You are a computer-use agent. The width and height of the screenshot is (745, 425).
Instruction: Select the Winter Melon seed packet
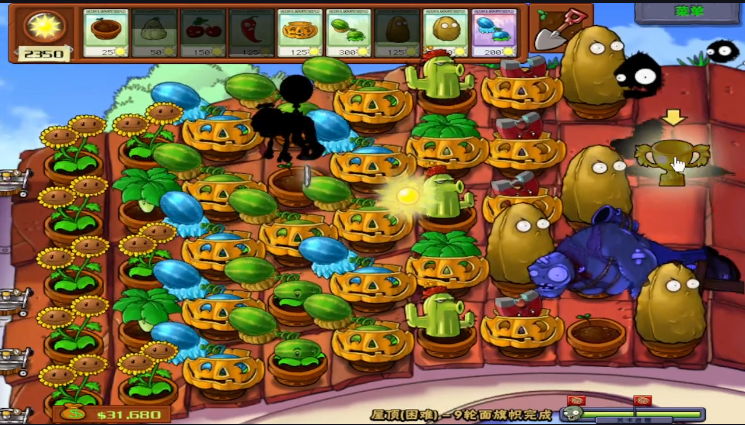[493, 33]
